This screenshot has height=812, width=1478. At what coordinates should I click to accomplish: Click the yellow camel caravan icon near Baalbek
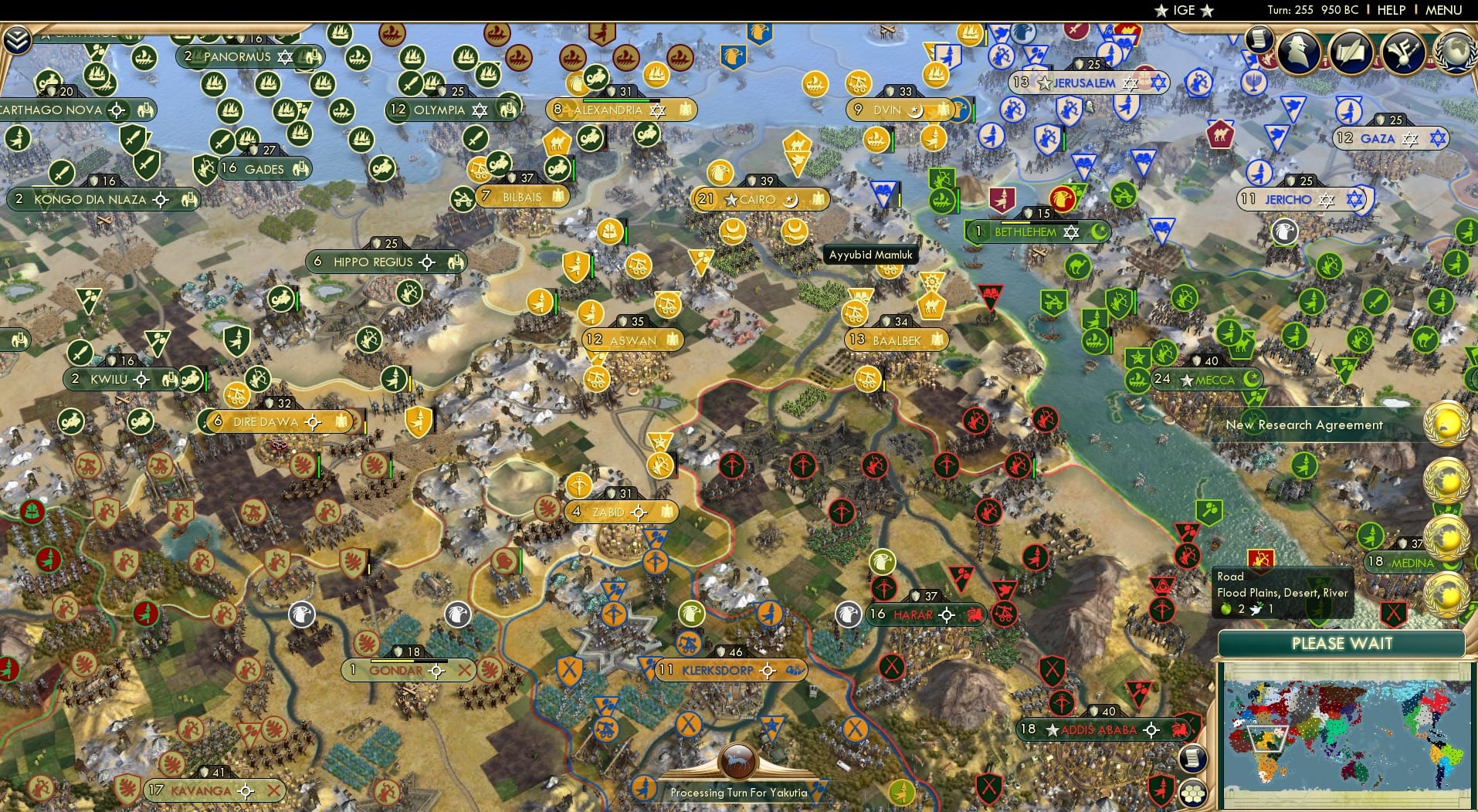click(930, 305)
